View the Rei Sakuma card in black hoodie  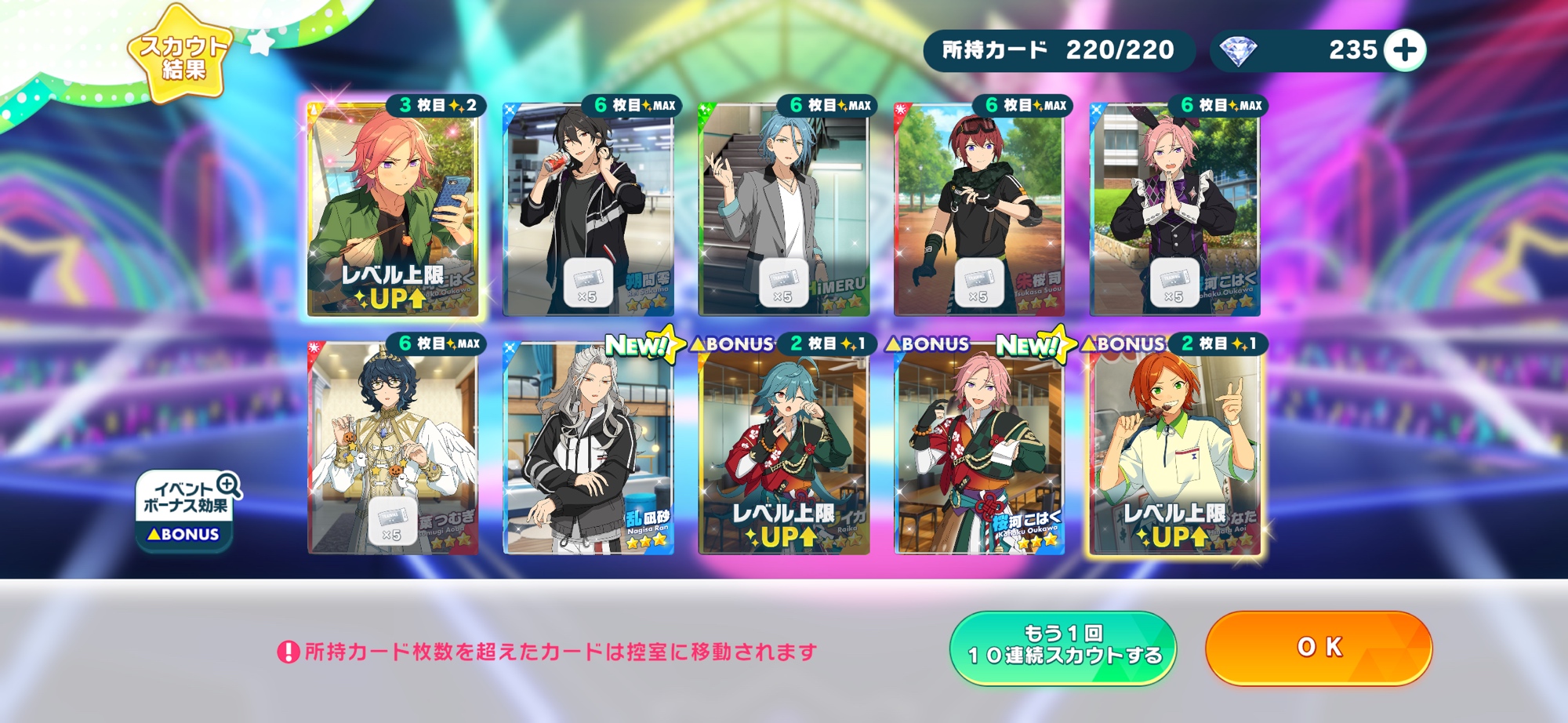(x=588, y=210)
